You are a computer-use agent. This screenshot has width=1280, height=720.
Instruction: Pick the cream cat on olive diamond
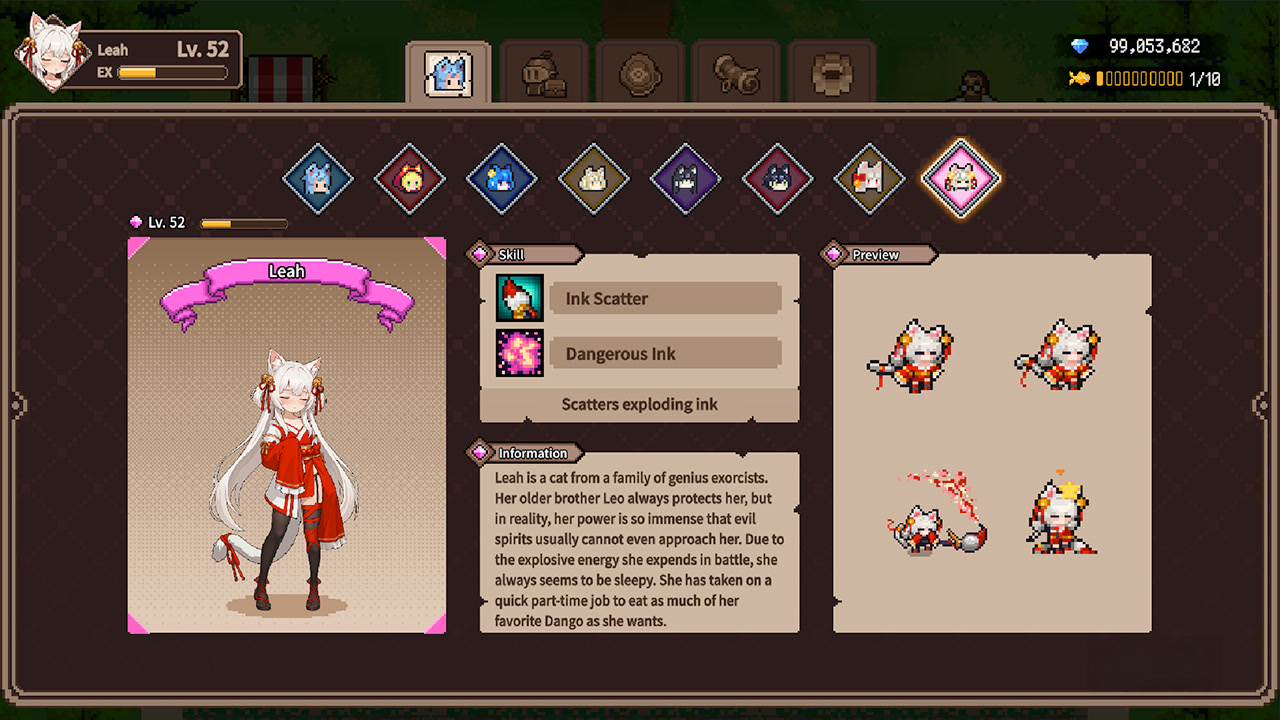tap(594, 179)
